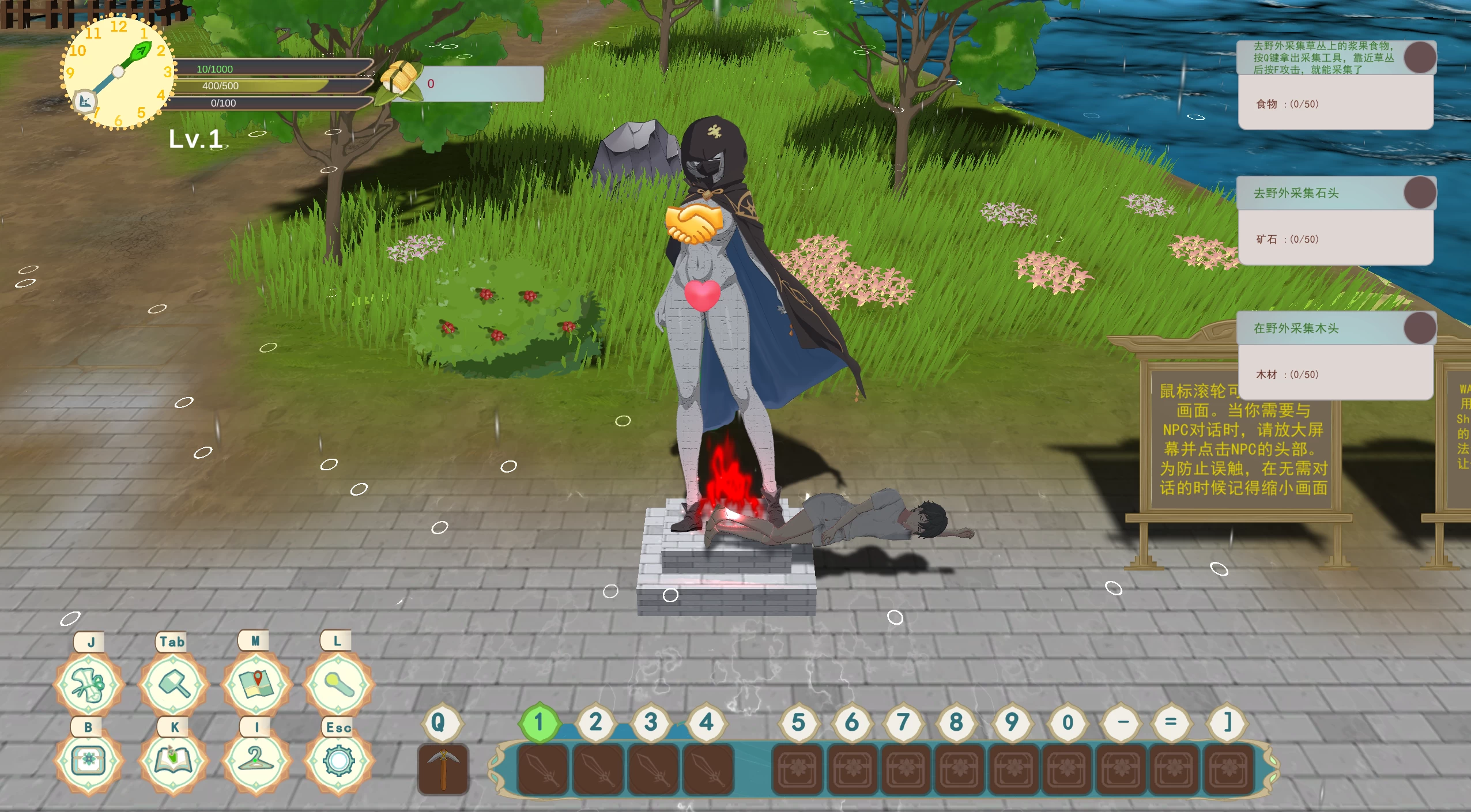Open the gear settings menu
This screenshot has height=812, width=1471.
point(339,761)
